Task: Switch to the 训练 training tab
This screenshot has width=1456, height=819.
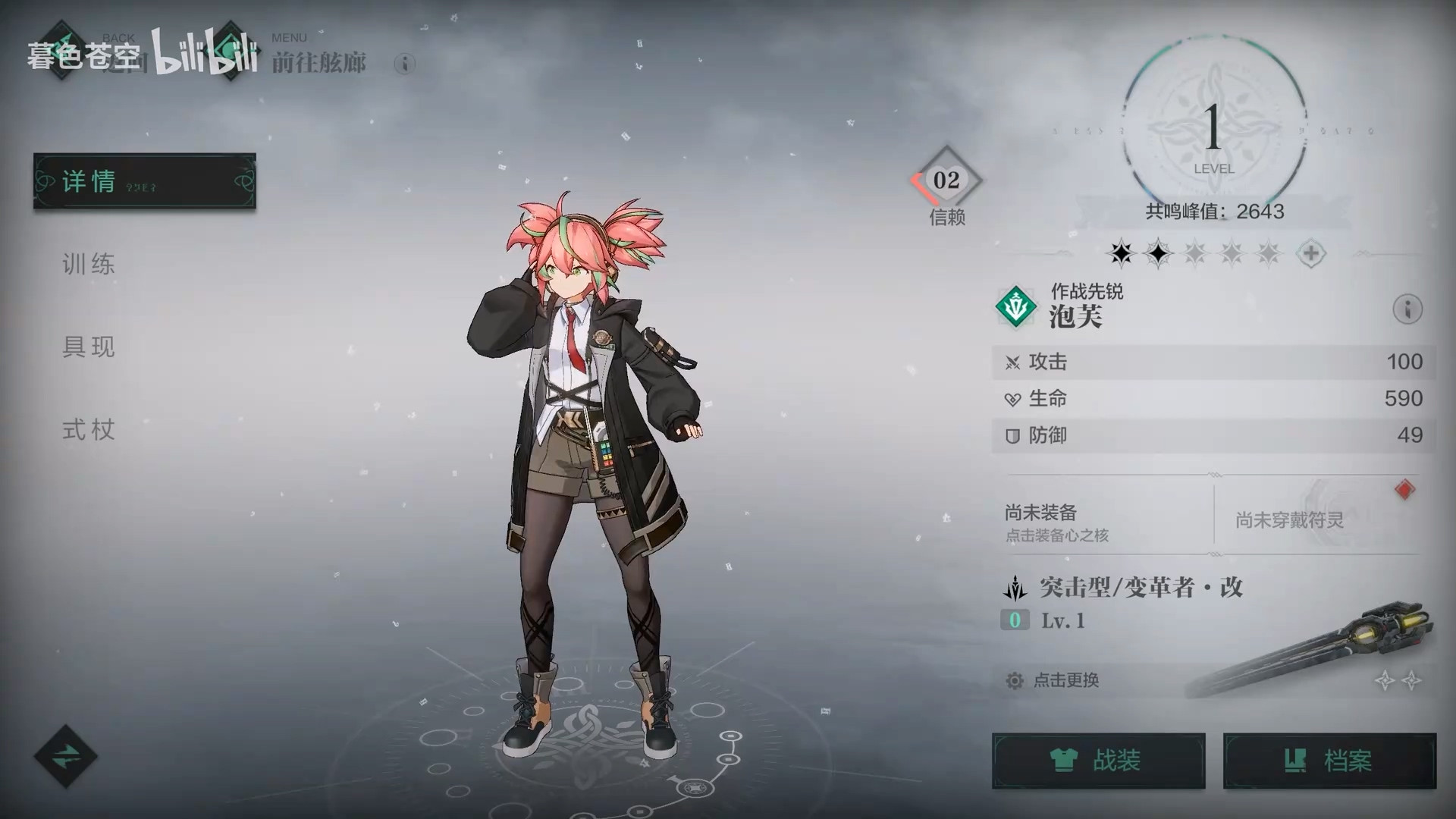Action: pos(89,265)
